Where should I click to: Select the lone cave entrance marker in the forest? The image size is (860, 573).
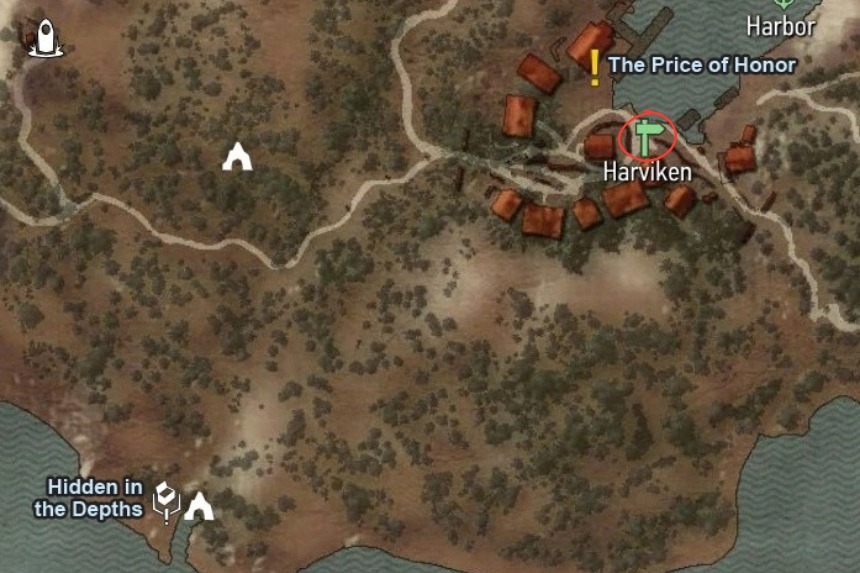tap(237, 157)
